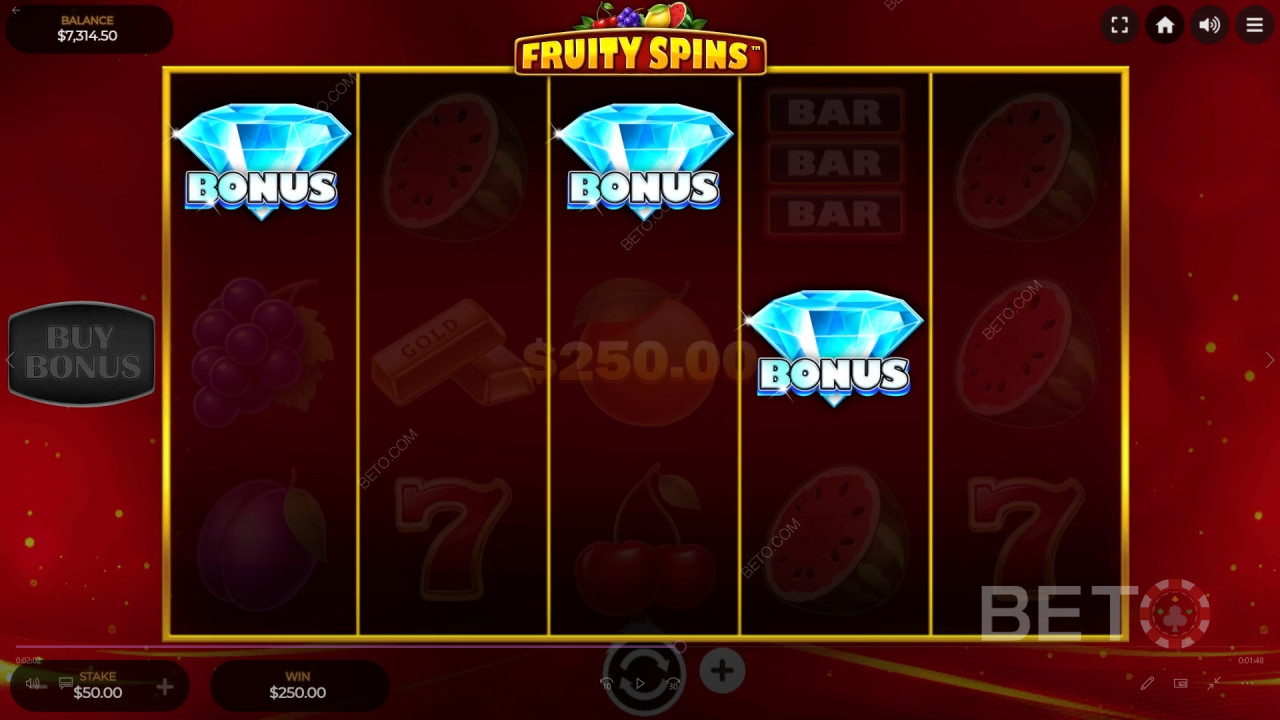Click the speaker icon in the top-right corner
This screenshot has height=720, width=1280.
coord(1209,25)
